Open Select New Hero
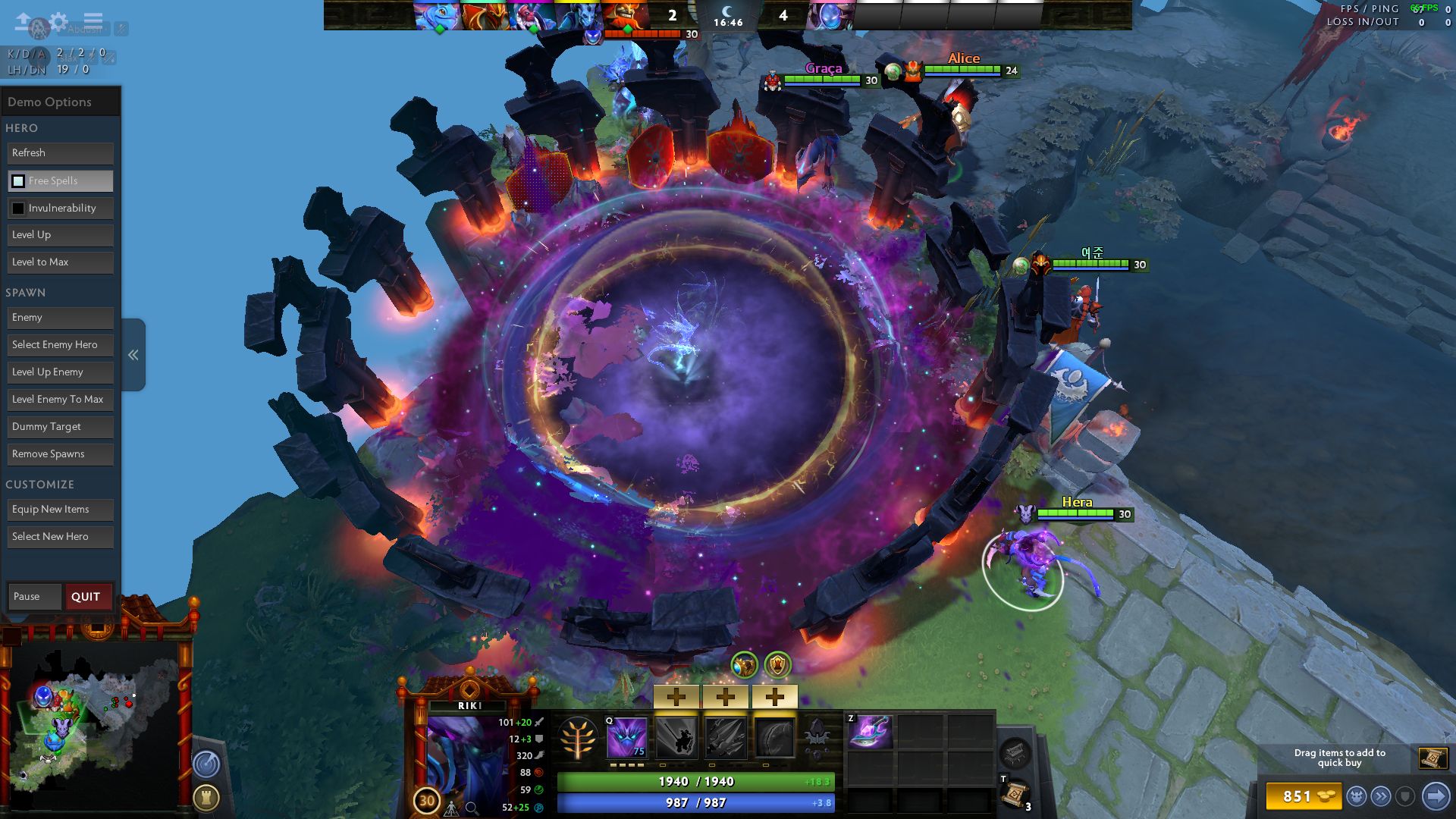 coord(61,537)
